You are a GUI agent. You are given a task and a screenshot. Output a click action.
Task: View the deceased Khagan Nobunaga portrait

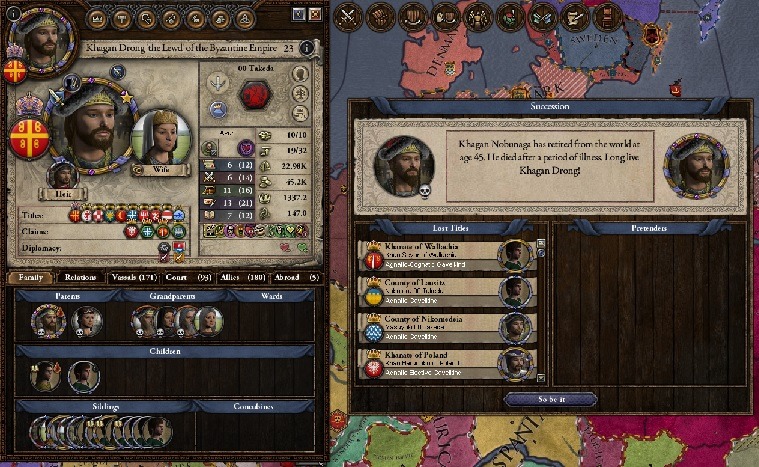pos(403,162)
